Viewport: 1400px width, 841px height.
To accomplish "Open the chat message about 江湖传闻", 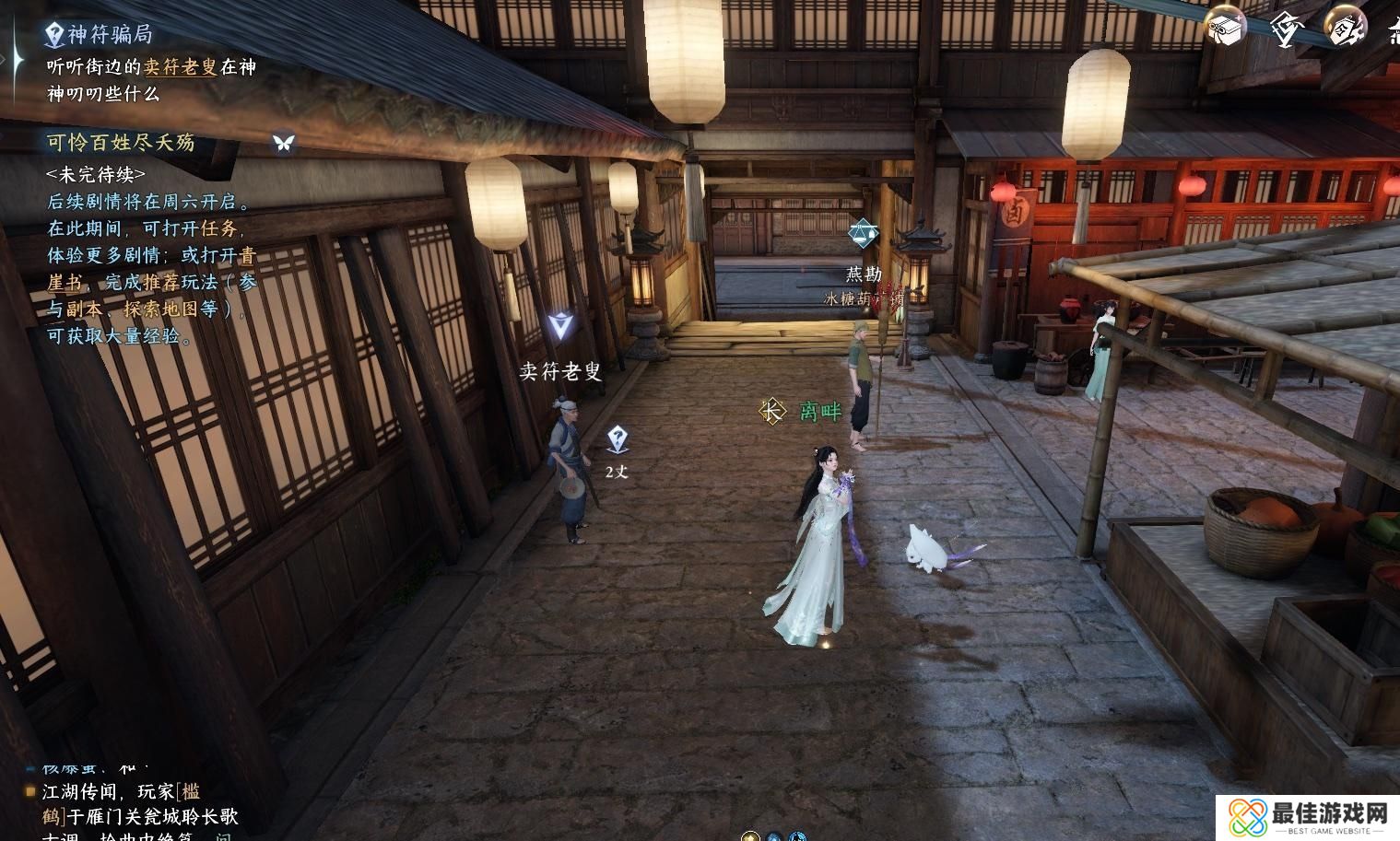I will [138, 804].
